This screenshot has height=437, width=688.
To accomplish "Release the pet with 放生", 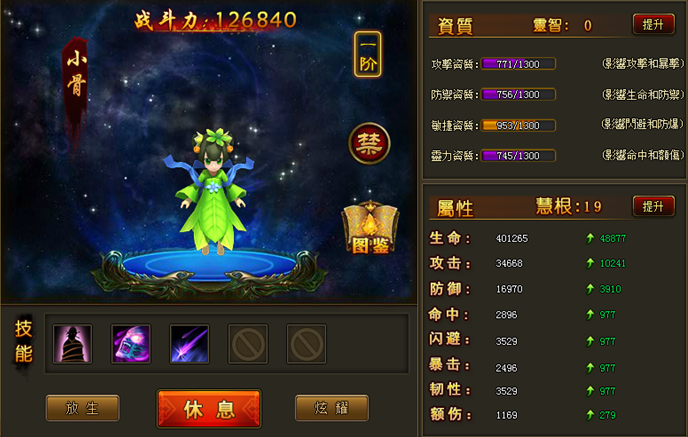I will coord(82,408).
